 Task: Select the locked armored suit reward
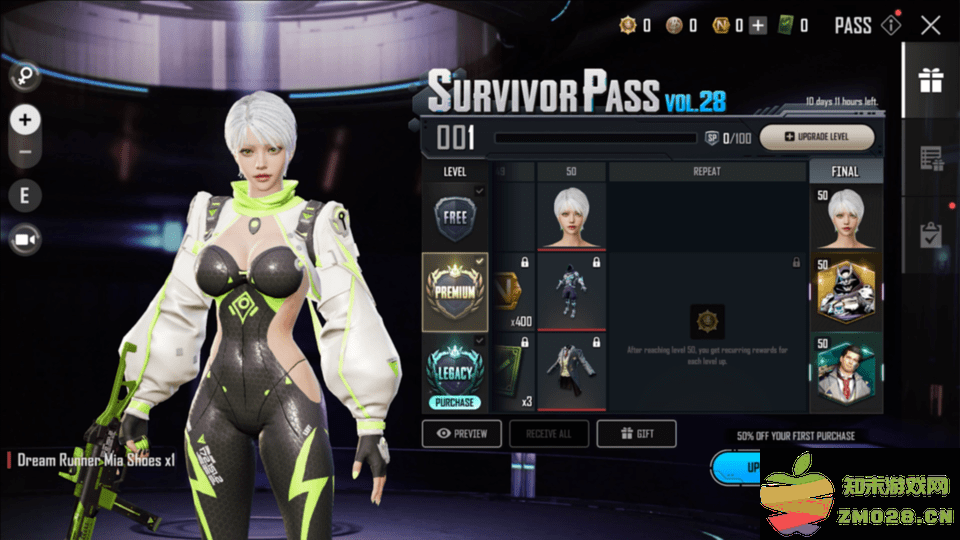tap(571, 290)
